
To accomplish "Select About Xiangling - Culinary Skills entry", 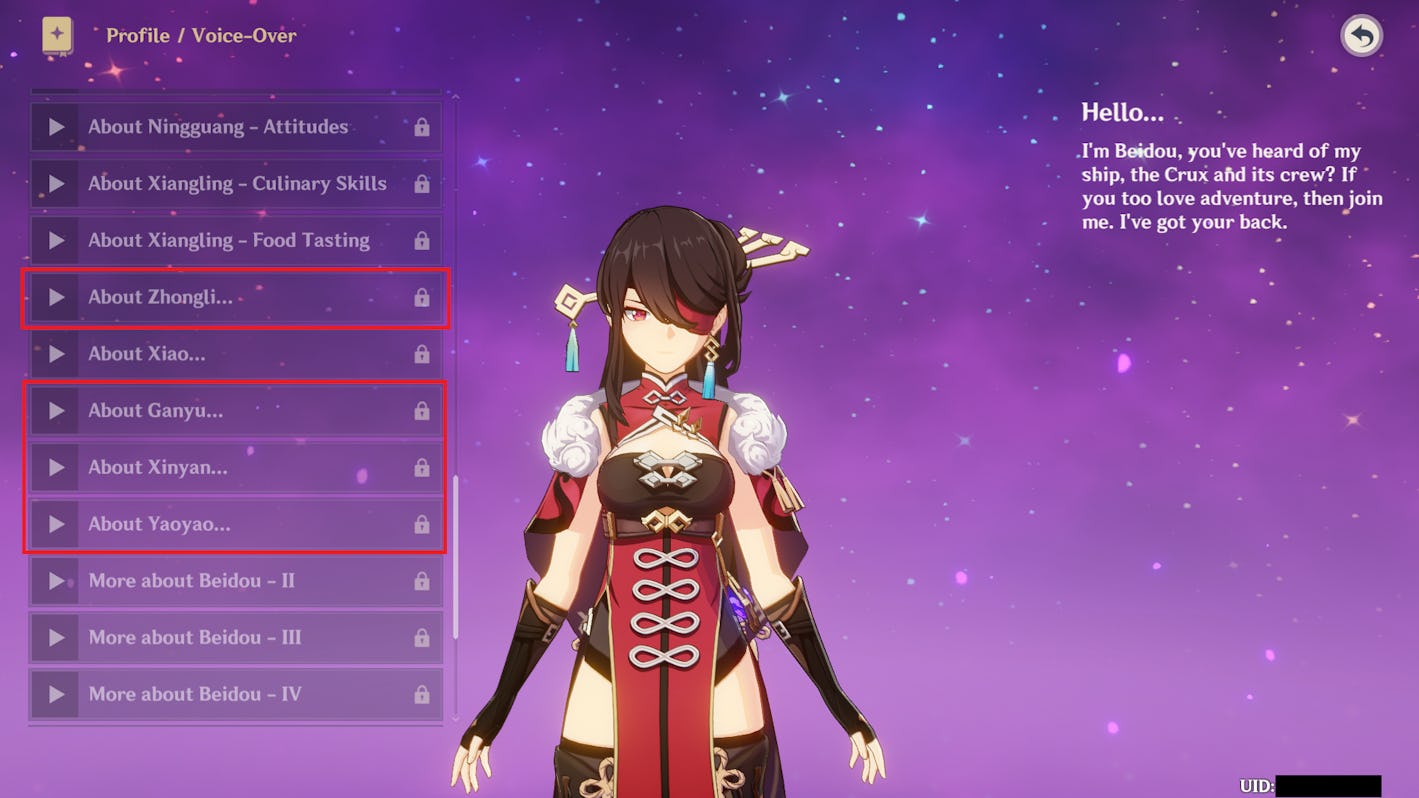I will pyautogui.click(x=236, y=184).
